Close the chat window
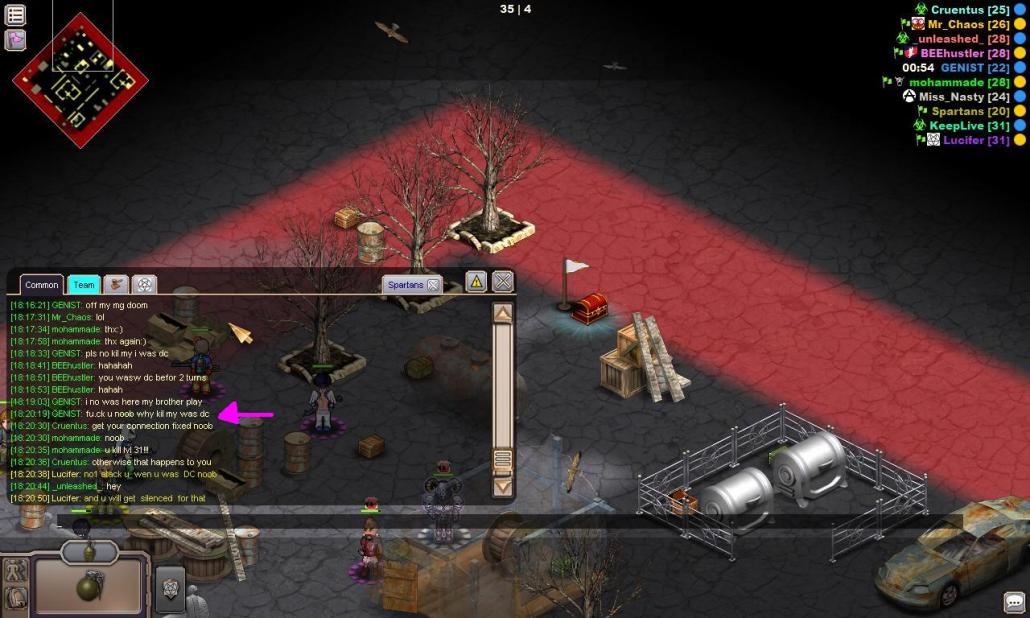Screen dimensions: 1030x618 [x=503, y=282]
